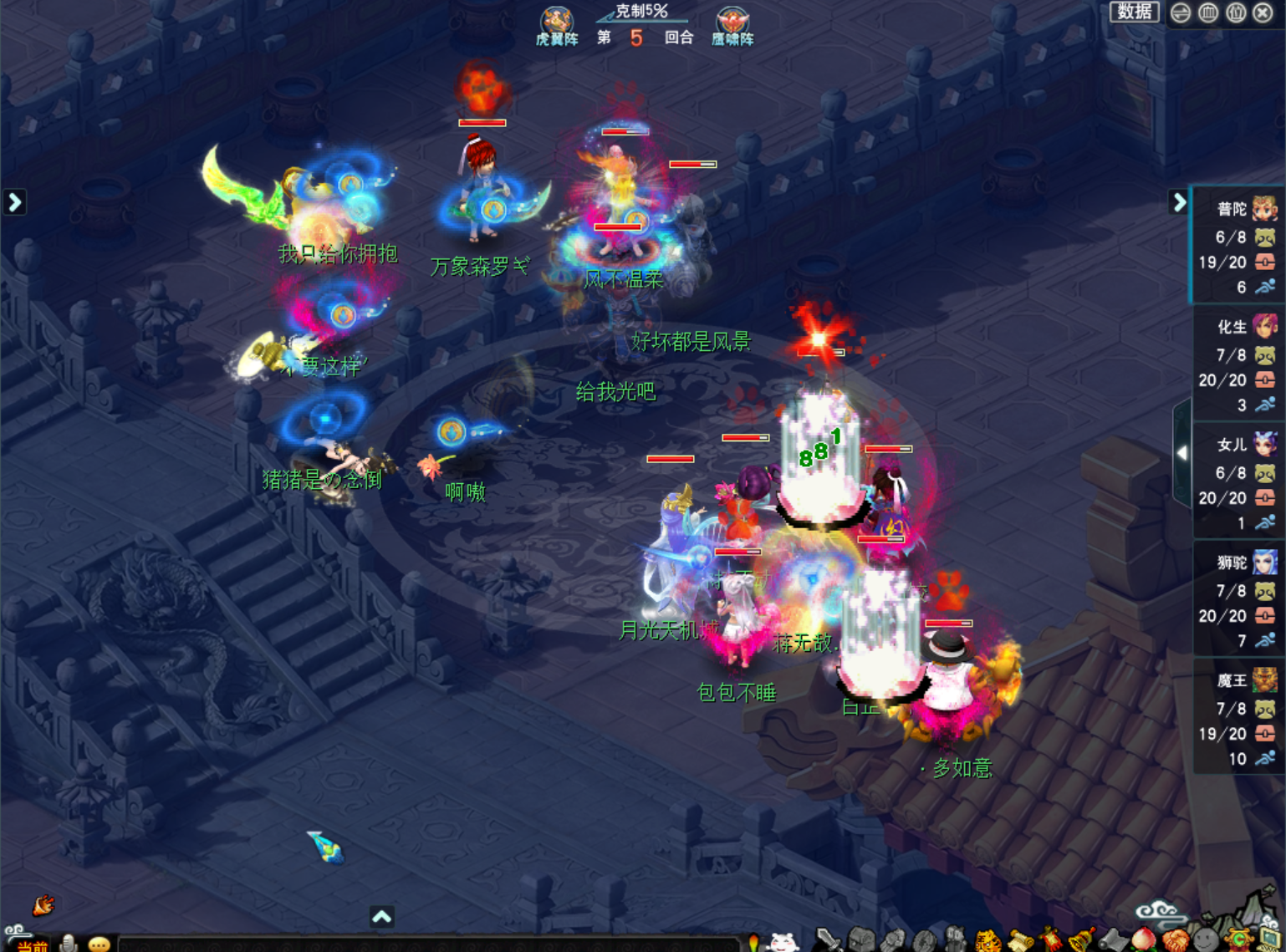Collapse team panel with small left triangle

click(x=1181, y=453)
